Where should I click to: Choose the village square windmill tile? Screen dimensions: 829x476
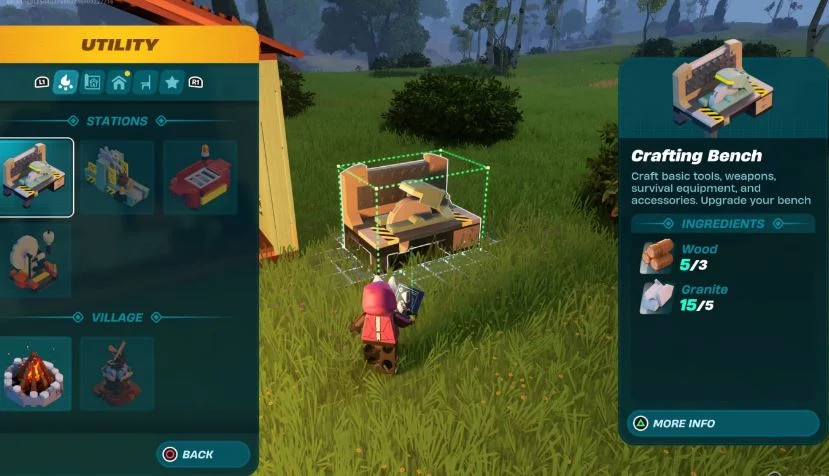pos(118,373)
